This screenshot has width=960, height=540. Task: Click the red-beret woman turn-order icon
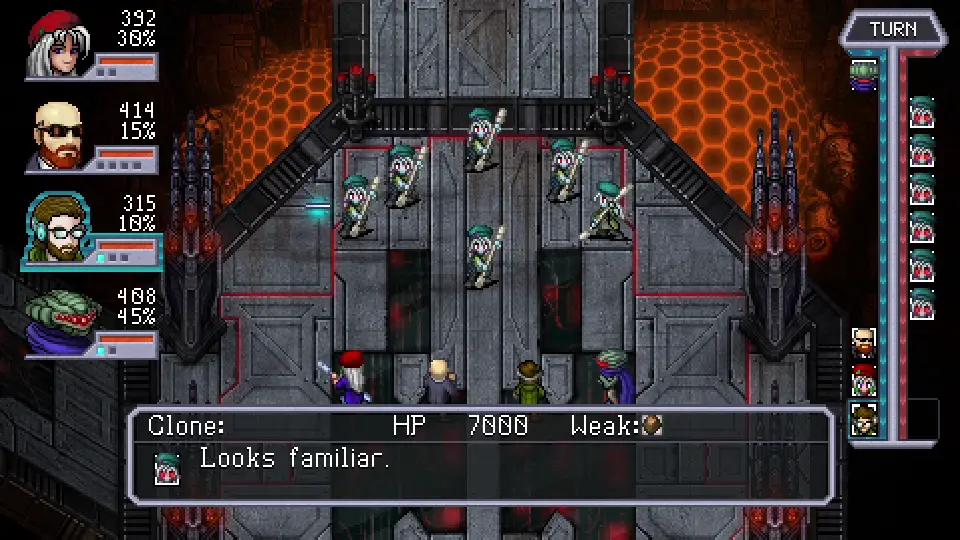[864, 380]
